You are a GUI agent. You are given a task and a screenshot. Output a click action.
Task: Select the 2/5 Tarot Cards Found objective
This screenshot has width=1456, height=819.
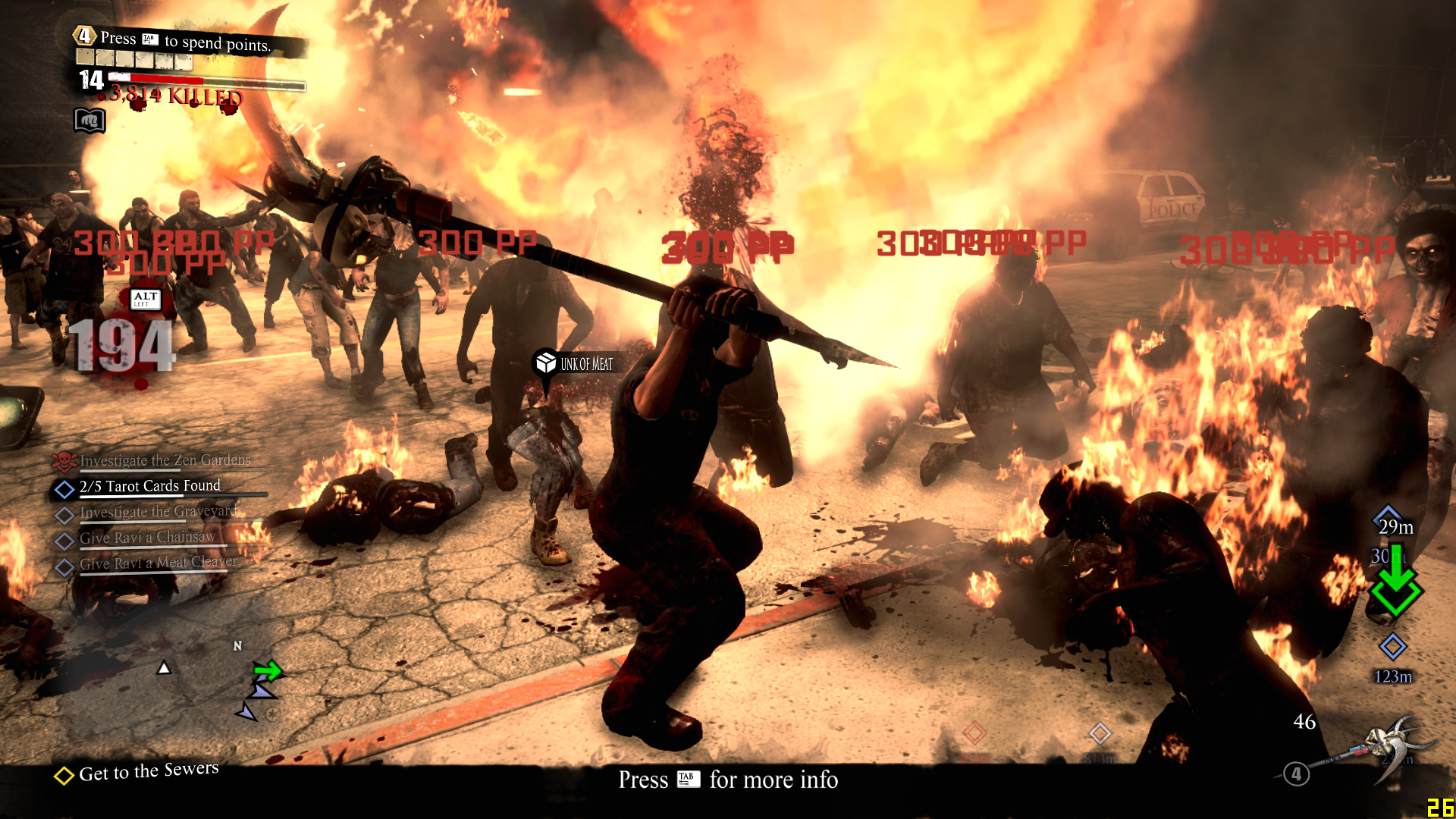tap(149, 486)
